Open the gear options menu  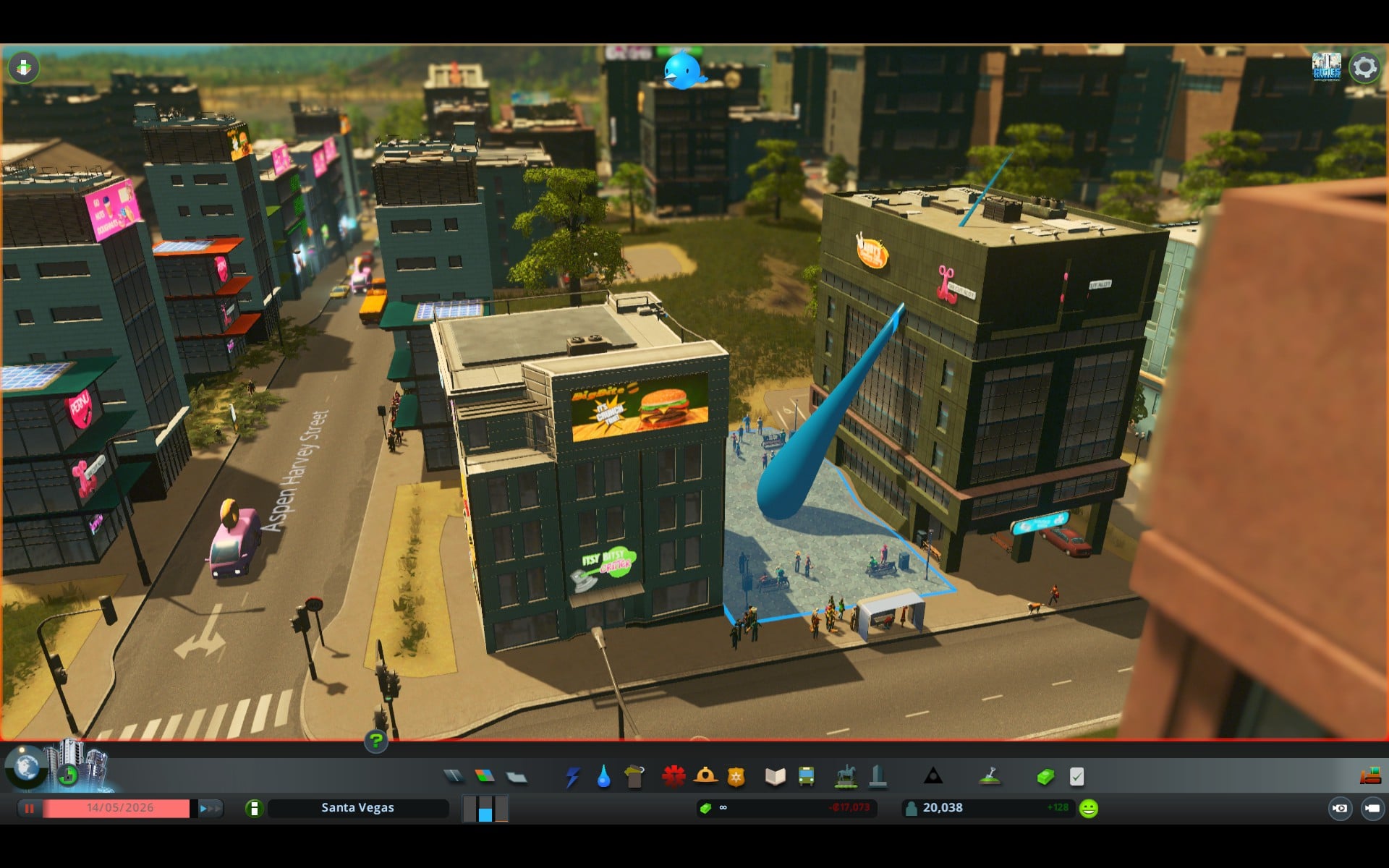(x=1364, y=67)
